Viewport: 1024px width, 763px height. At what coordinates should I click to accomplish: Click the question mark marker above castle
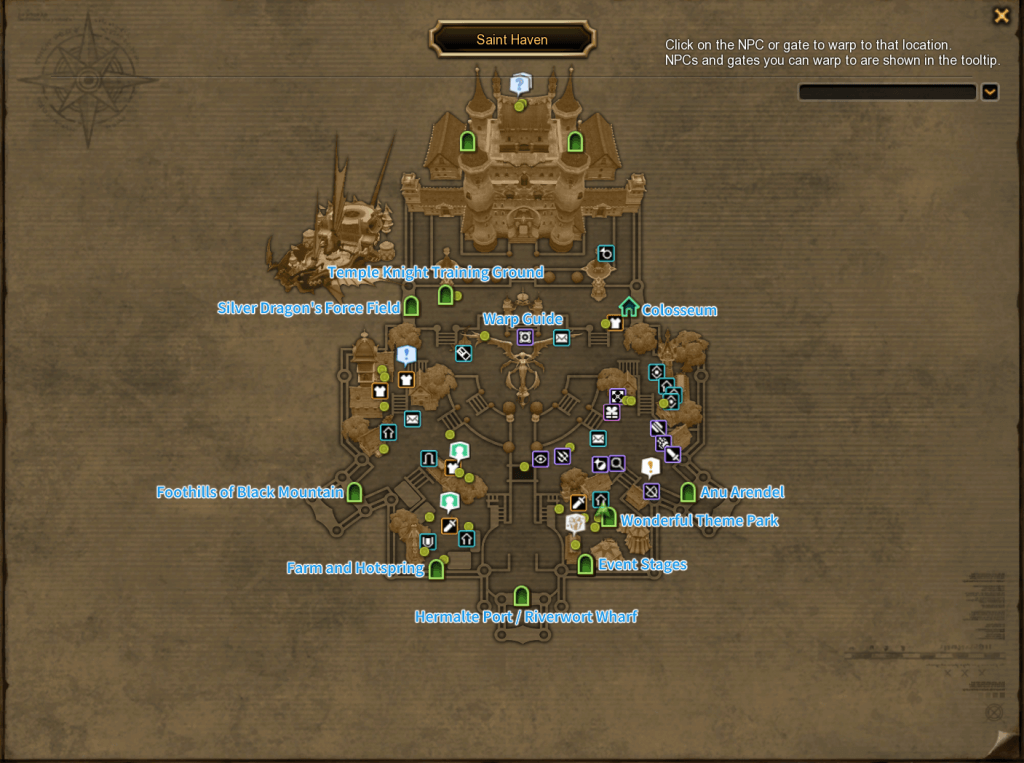(519, 84)
